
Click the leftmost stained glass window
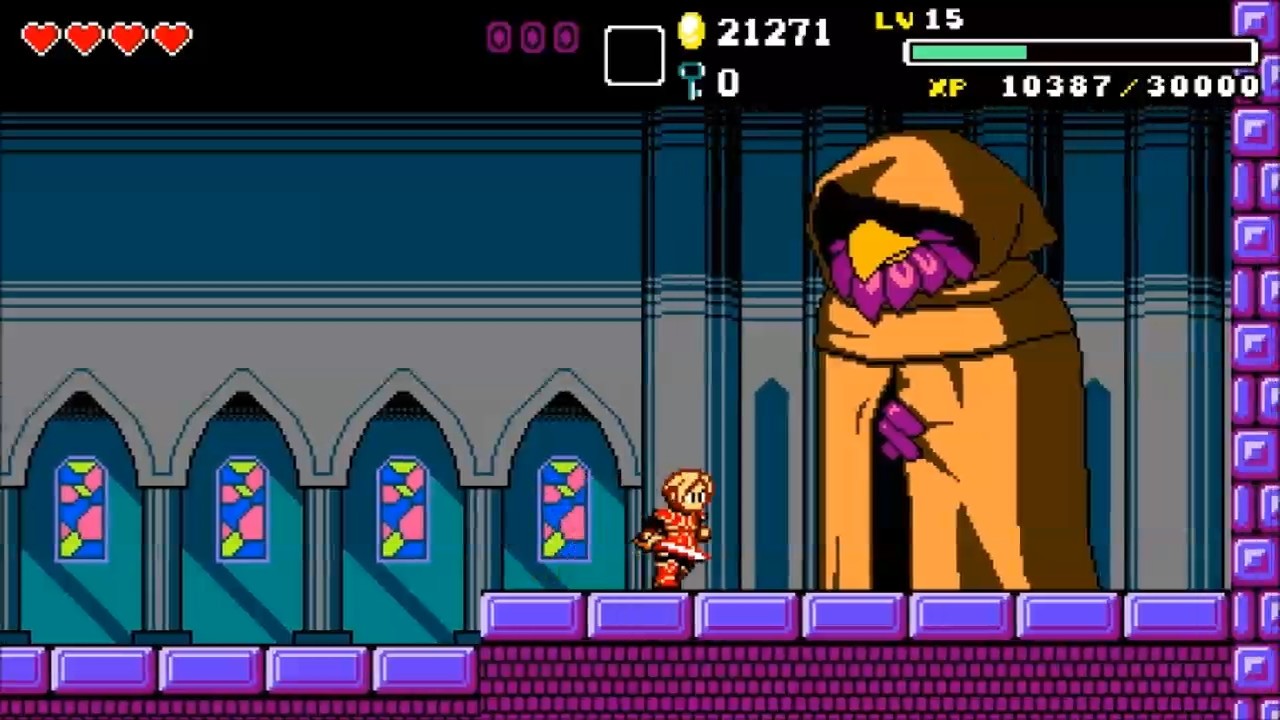[x=80, y=510]
